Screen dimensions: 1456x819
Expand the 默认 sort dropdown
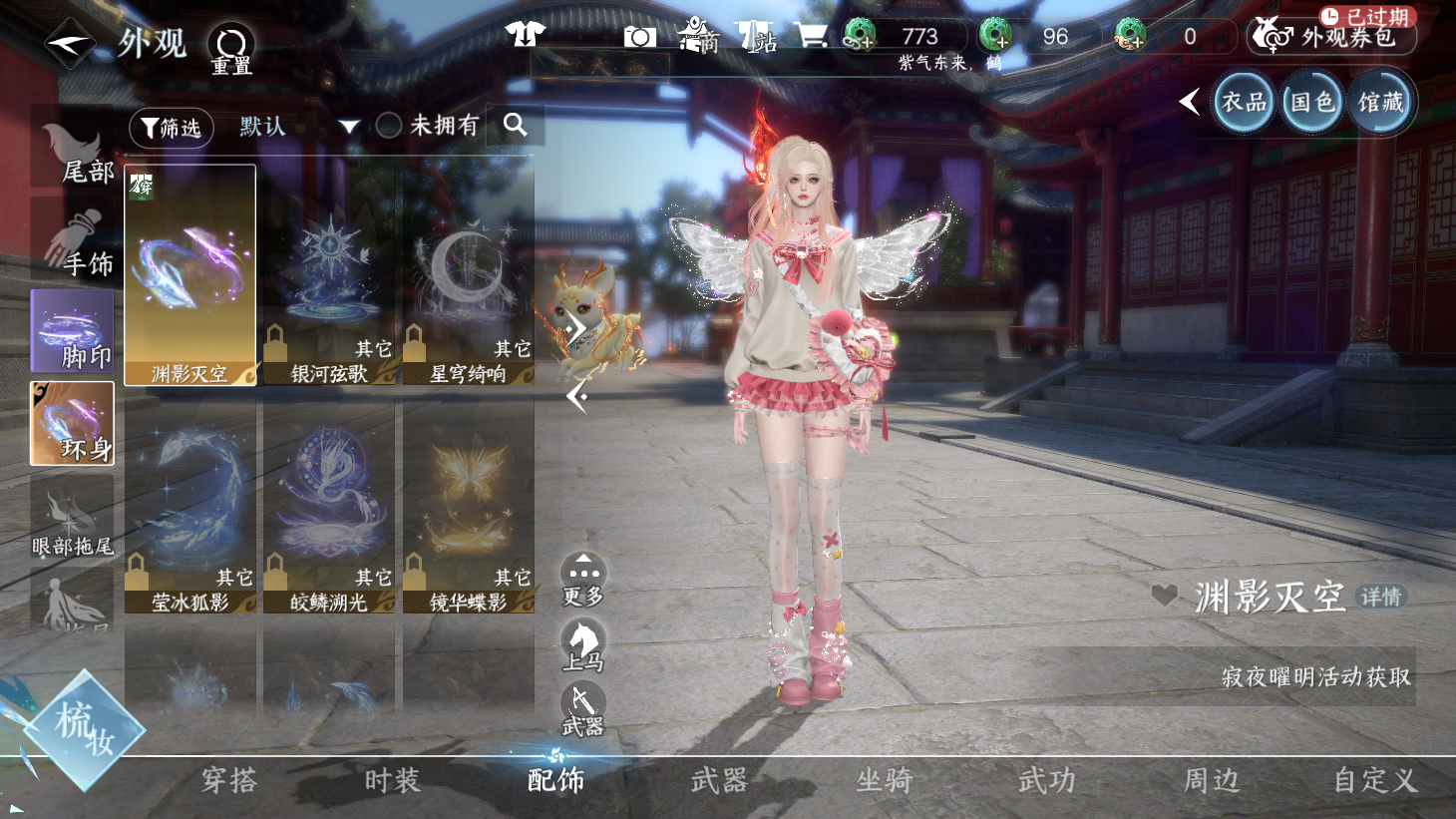[x=348, y=127]
